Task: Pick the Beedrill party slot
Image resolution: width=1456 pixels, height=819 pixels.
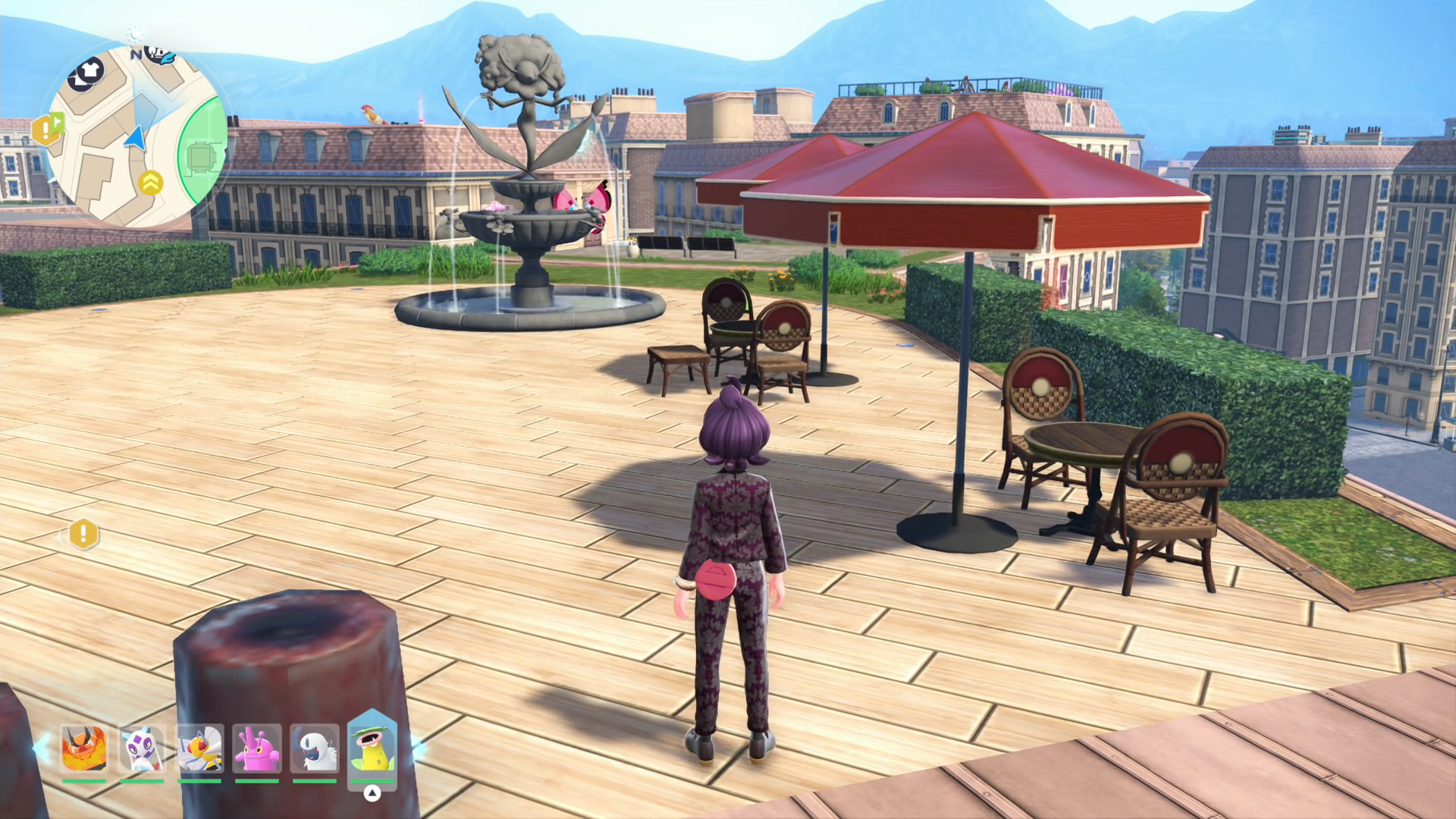Action: tap(199, 748)
